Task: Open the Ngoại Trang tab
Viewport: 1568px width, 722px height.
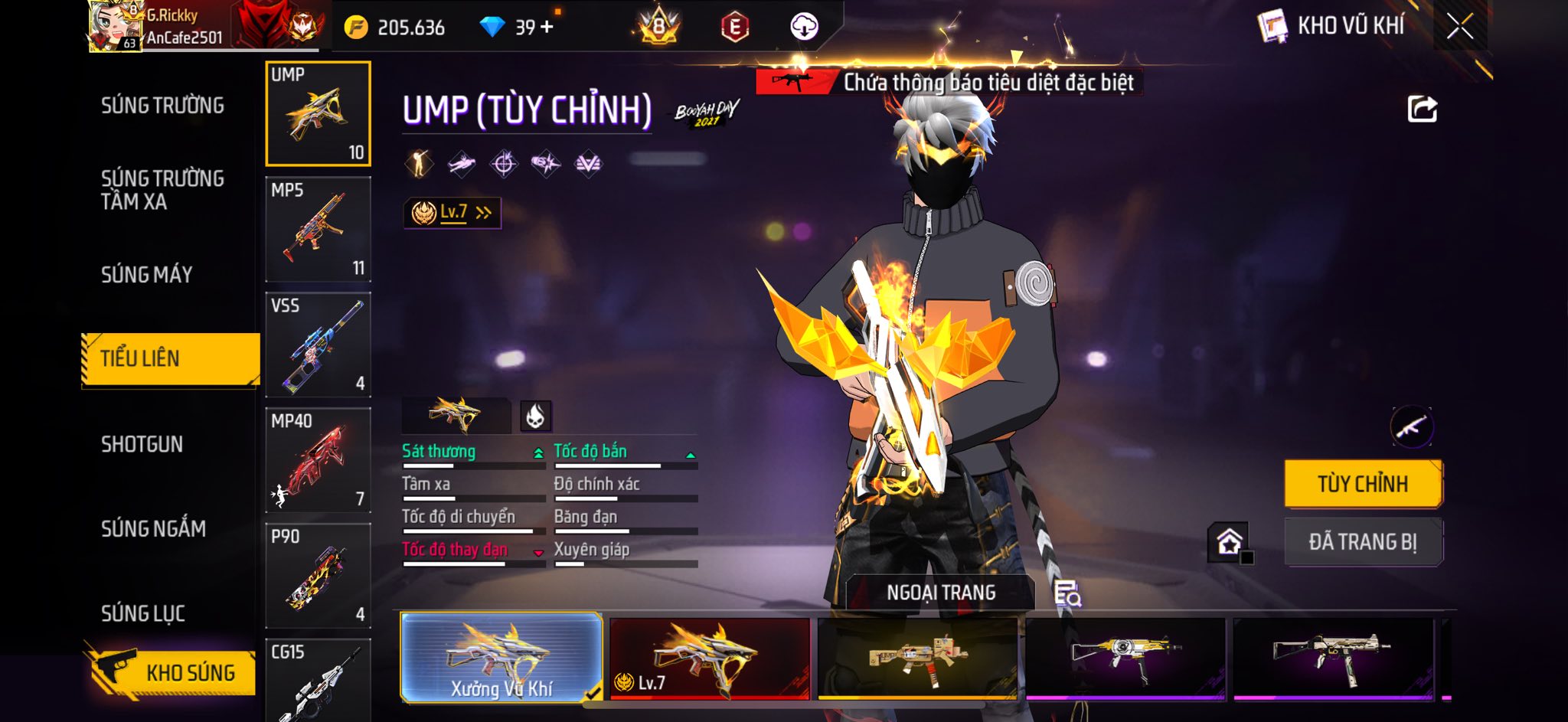Action: (x=941, y=593)
